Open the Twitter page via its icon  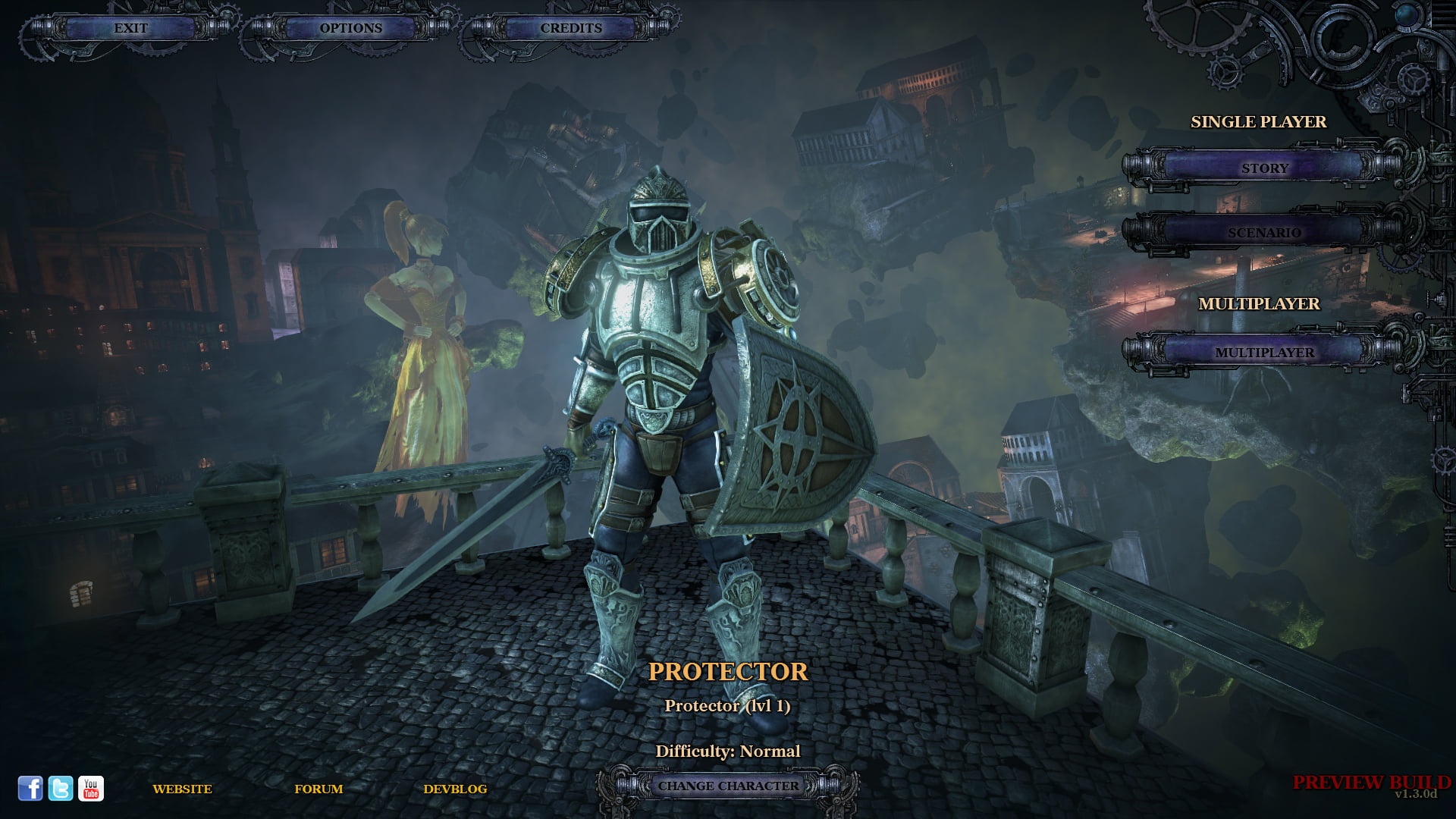point(61,789)
